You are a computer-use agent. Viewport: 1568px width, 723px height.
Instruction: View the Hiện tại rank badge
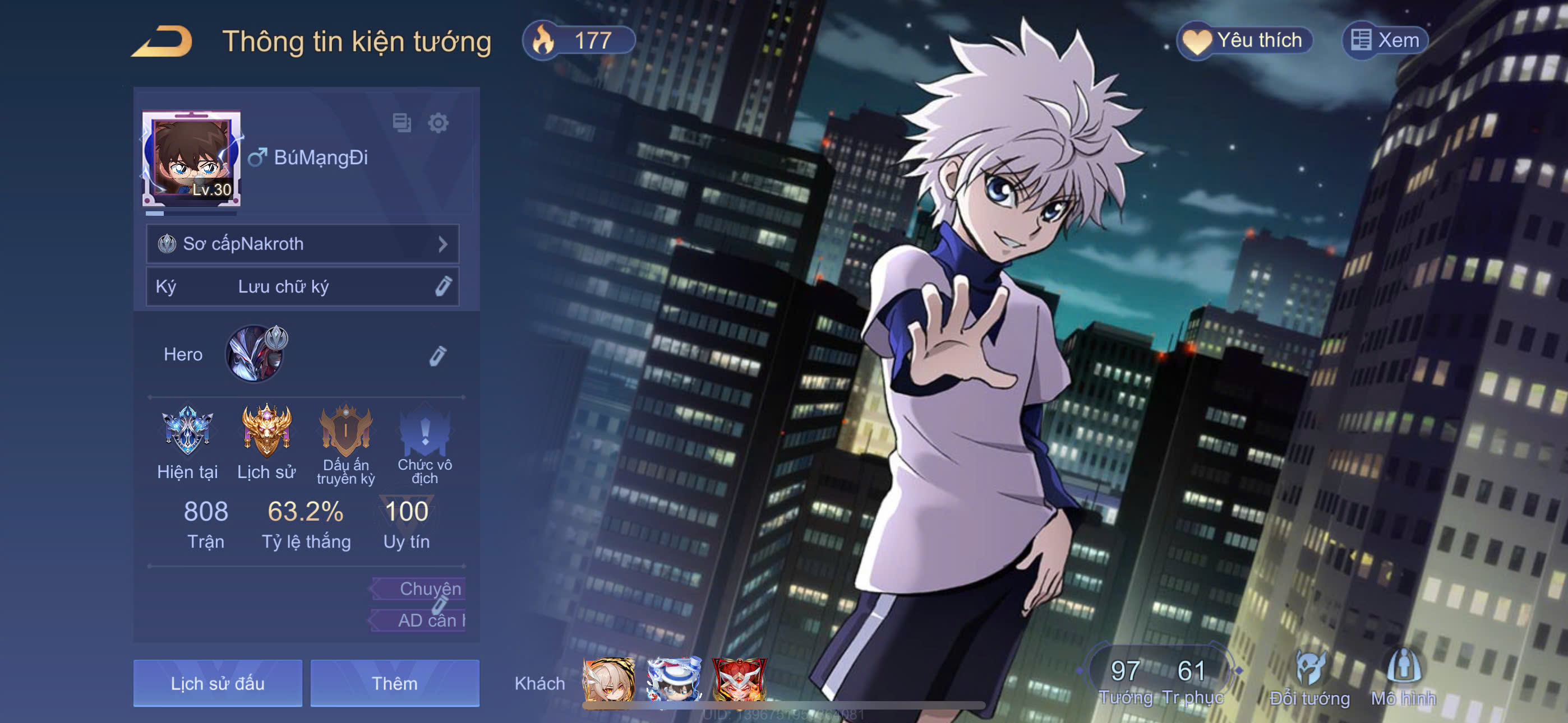[x=187, y=431]
